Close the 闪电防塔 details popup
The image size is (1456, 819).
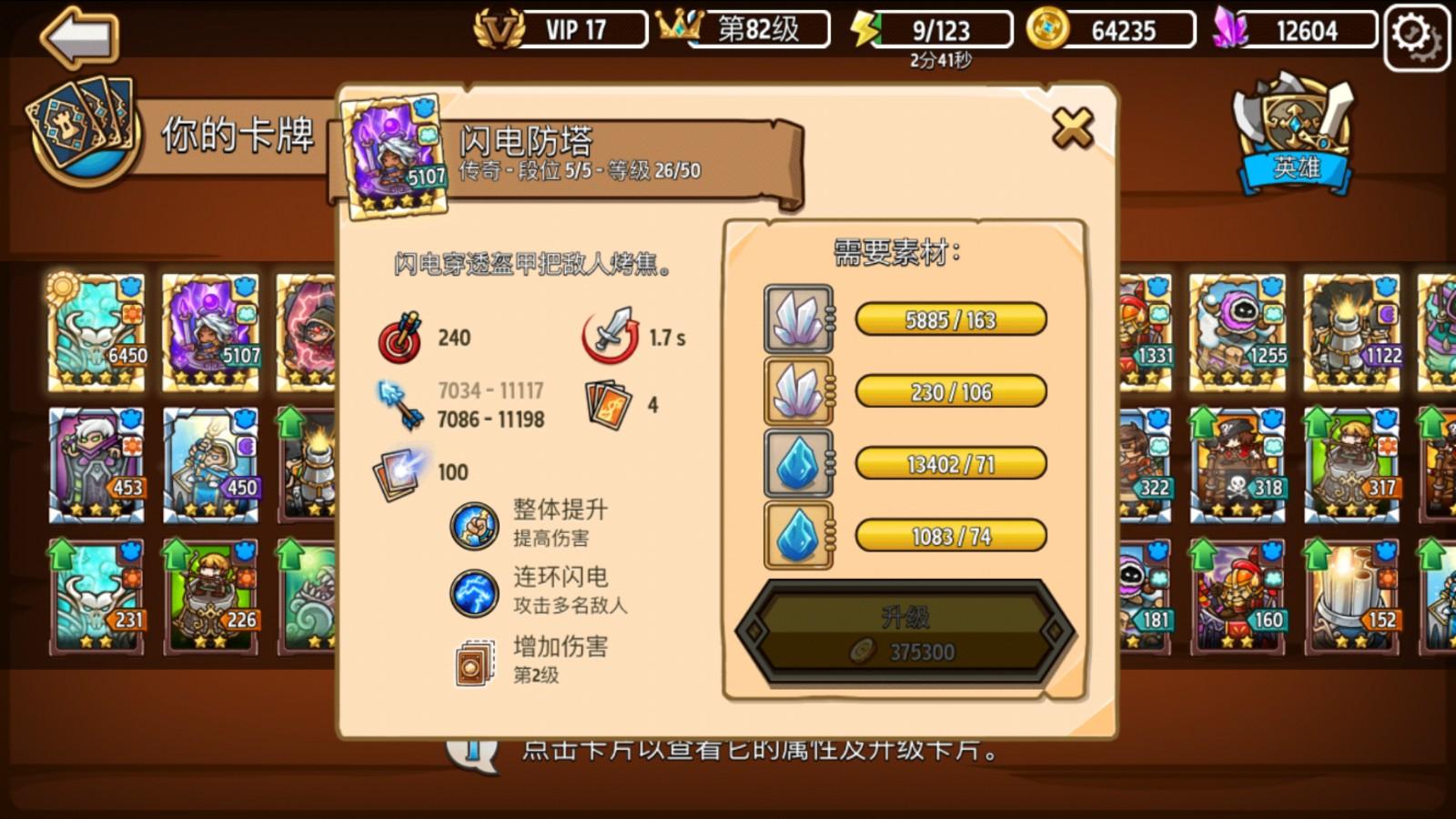[1071, 127]
